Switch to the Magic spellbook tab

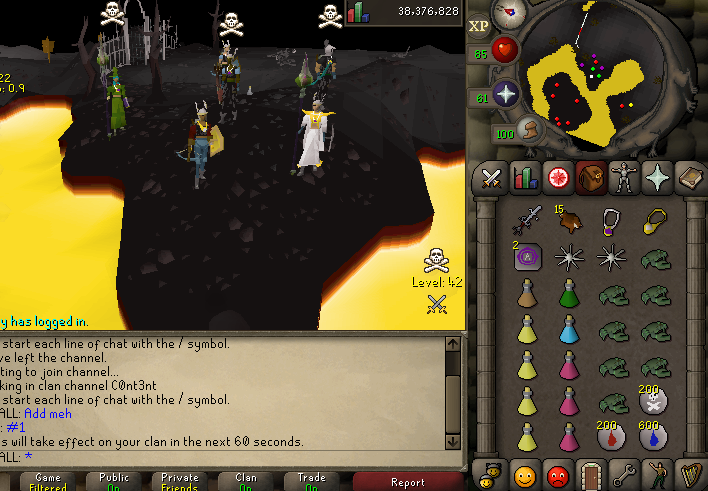(690, 178)
